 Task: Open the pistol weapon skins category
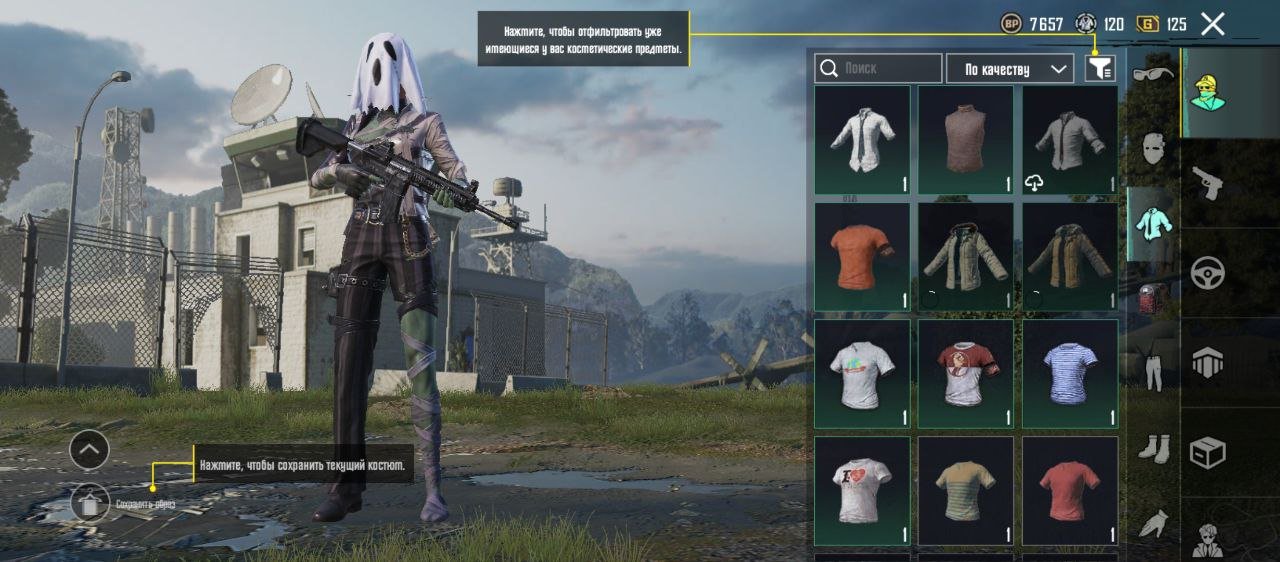click(x=1207, y=182)
